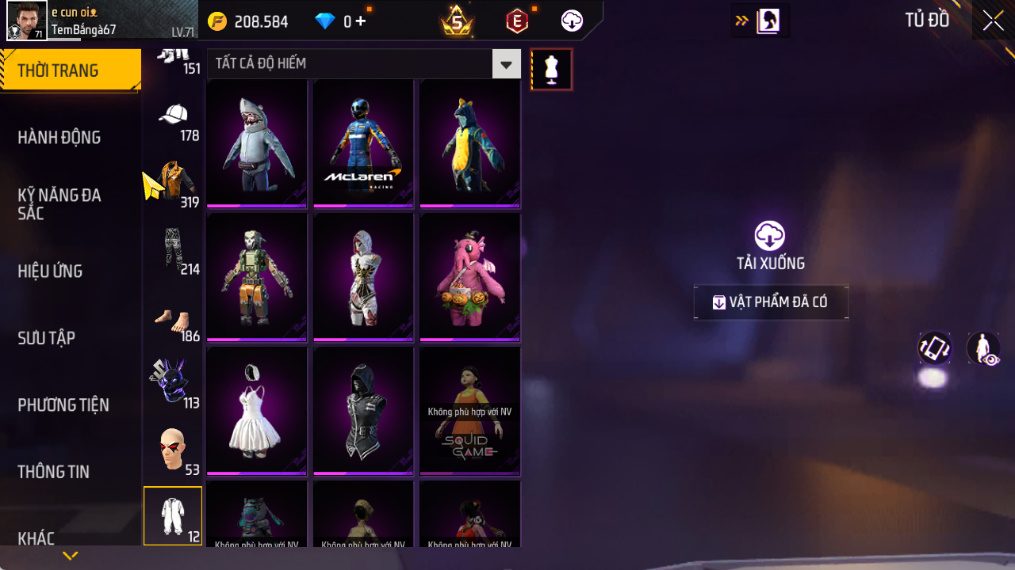1015x570 pixels.
Task: Open the HIỆU ỨNG category
Action: [50, 271]
